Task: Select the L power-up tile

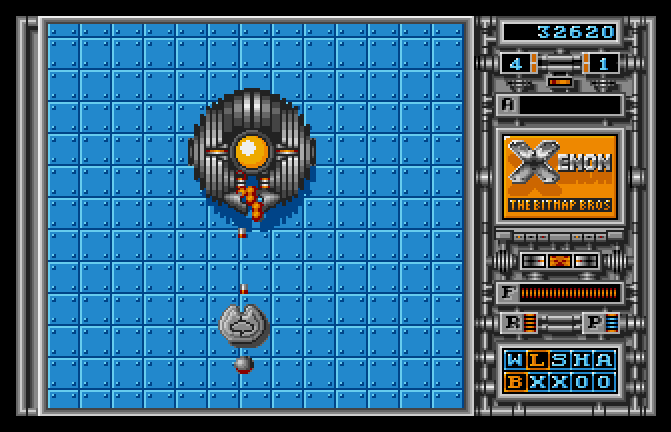Action: [537, 360]
